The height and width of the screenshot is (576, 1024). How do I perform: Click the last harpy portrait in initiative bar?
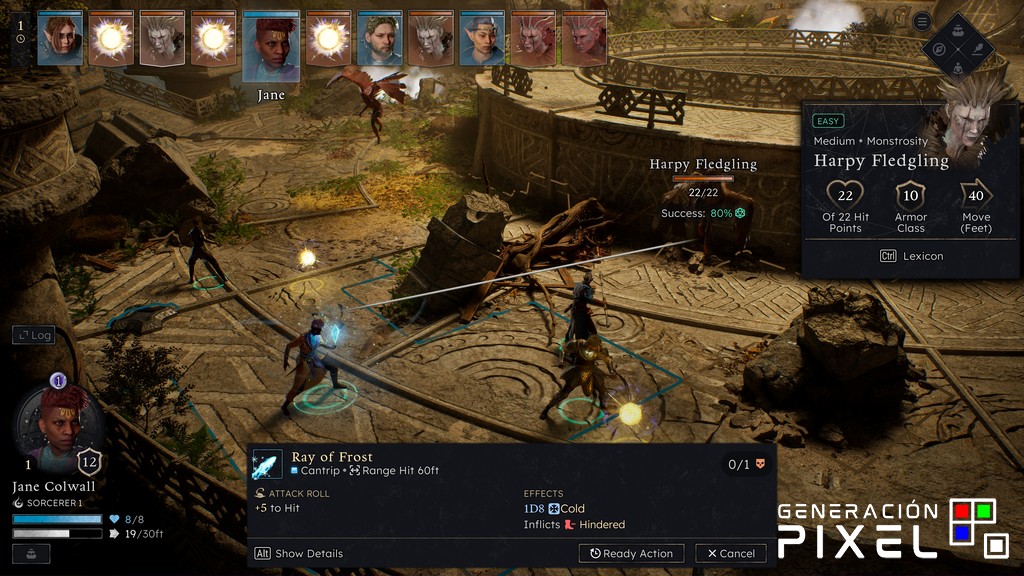(x=584, y=39)
